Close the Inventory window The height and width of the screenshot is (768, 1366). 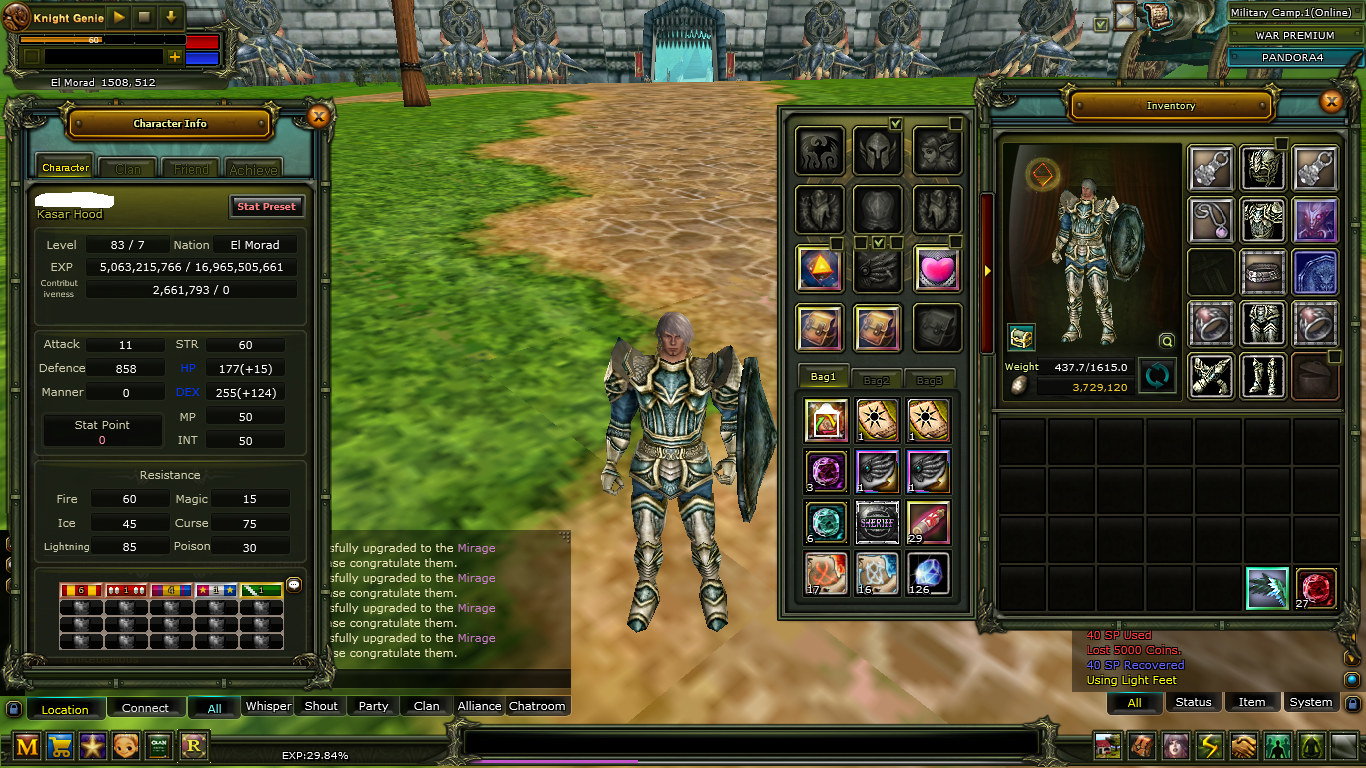coord(1331,102)
